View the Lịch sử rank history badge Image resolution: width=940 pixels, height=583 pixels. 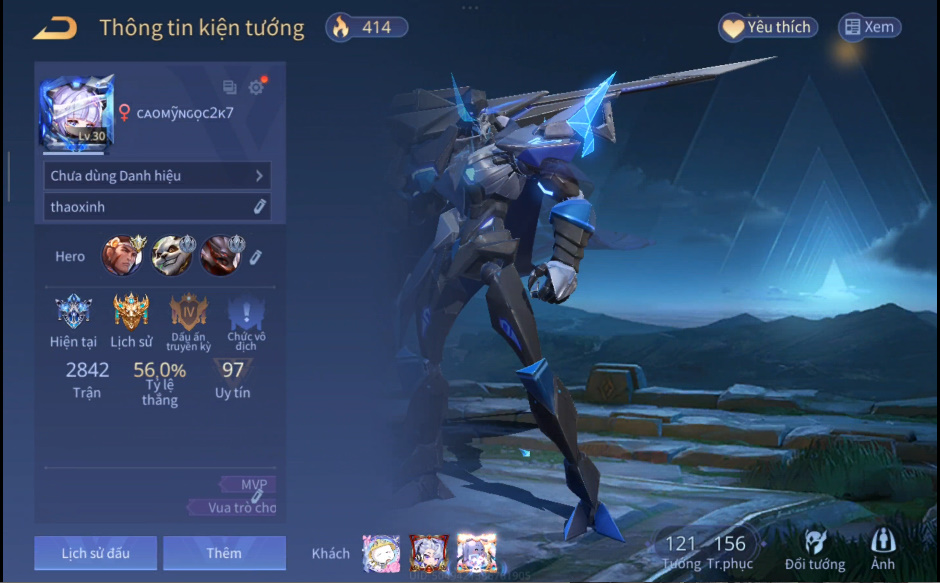click(131, 313)
